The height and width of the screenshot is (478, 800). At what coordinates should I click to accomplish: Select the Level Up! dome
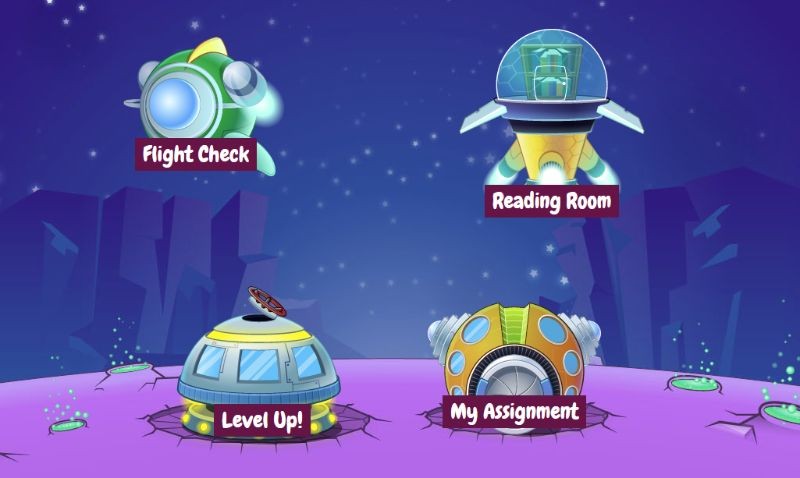tap(262, 419)
